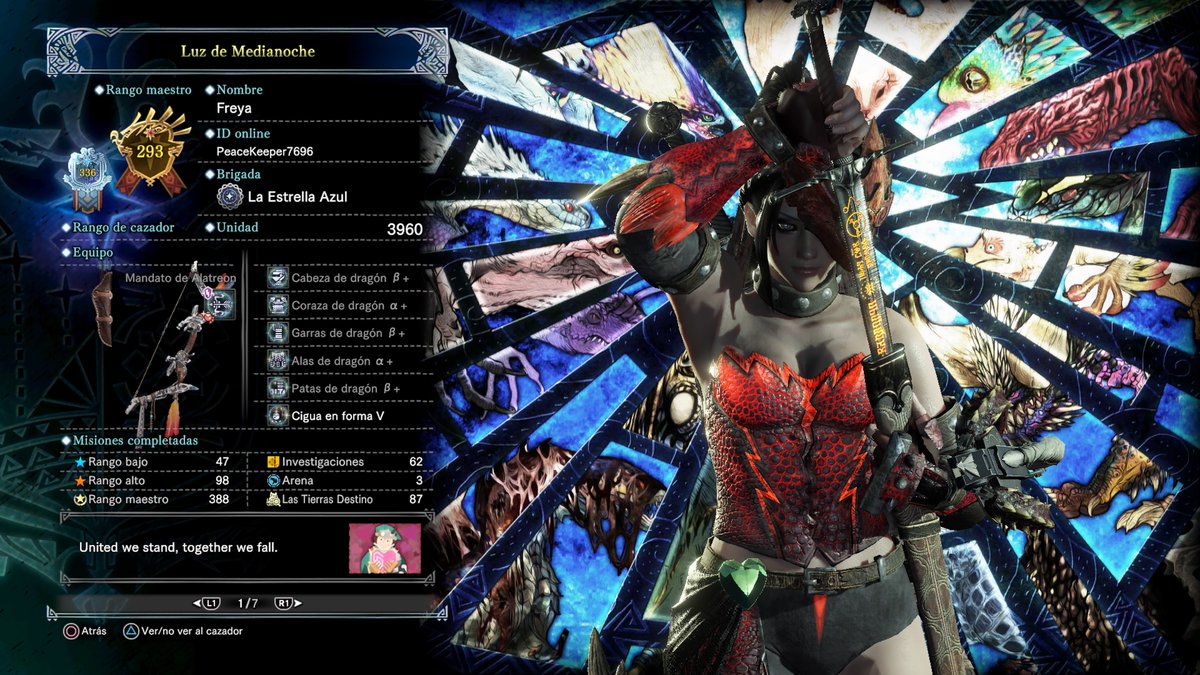Click the La Estrella Azul brigade emblem
The image size is (1200, 675).
tap(228, 197)
